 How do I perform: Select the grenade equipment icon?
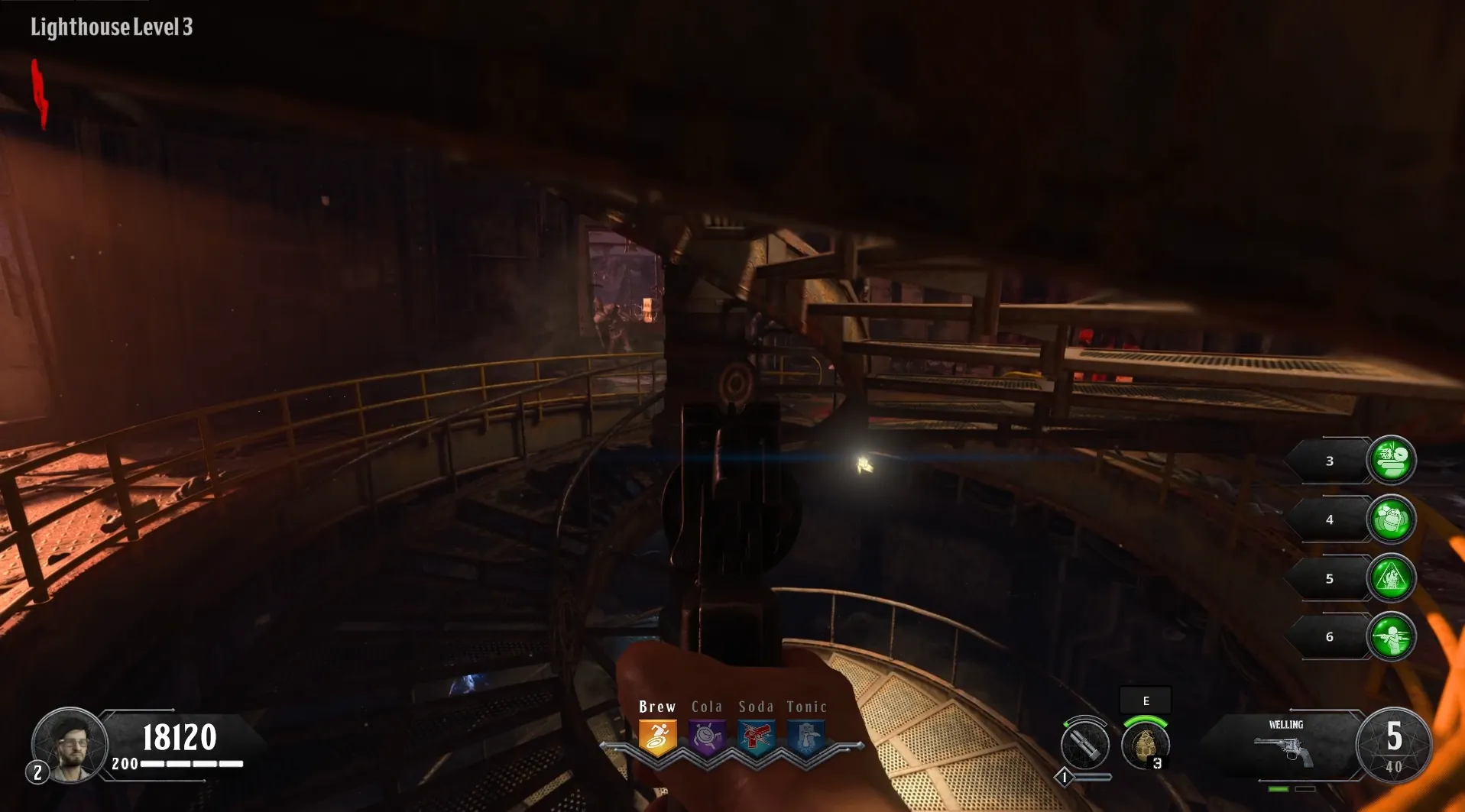point(1145,744)
